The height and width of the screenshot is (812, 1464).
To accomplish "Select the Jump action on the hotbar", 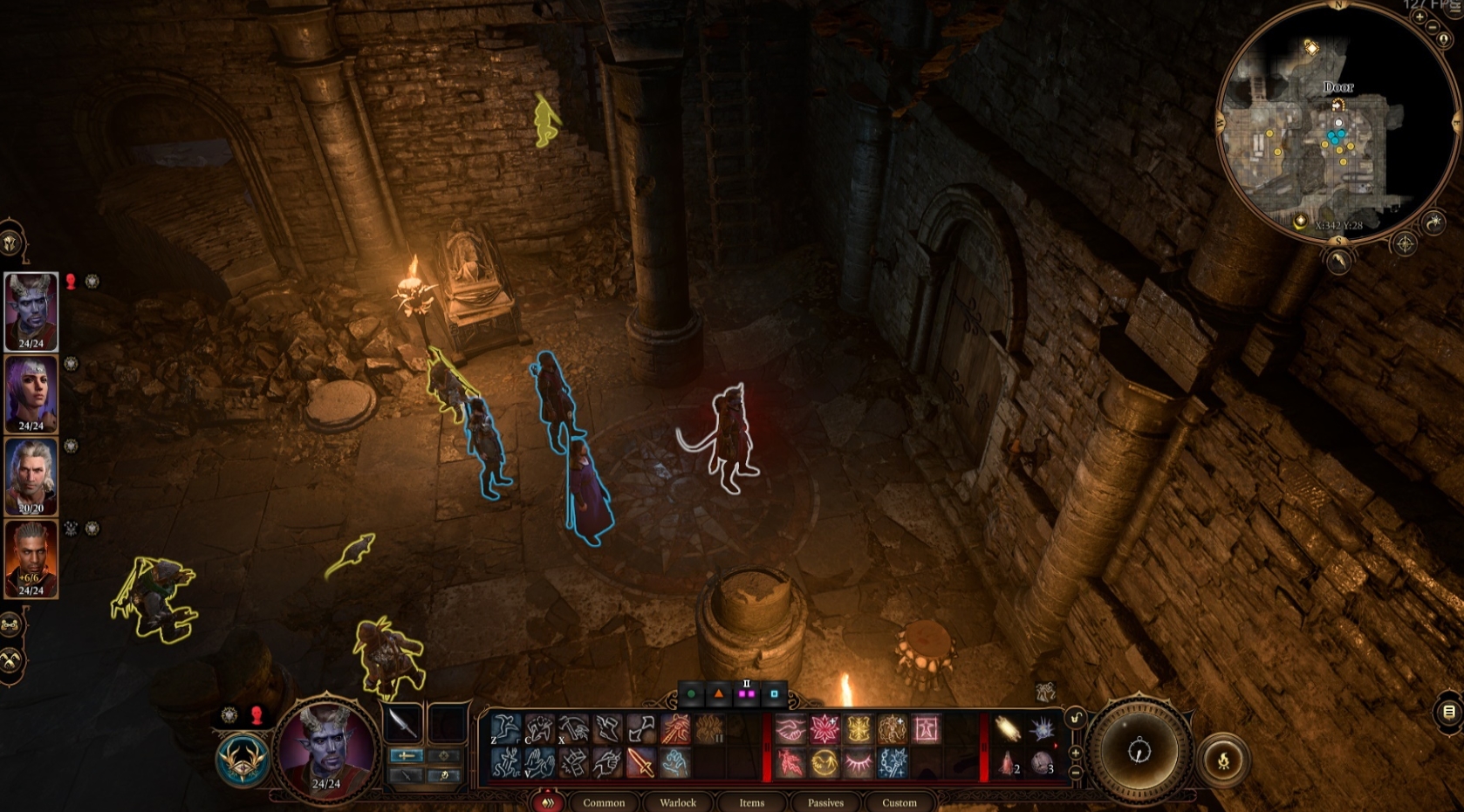I will pos(506,728).
